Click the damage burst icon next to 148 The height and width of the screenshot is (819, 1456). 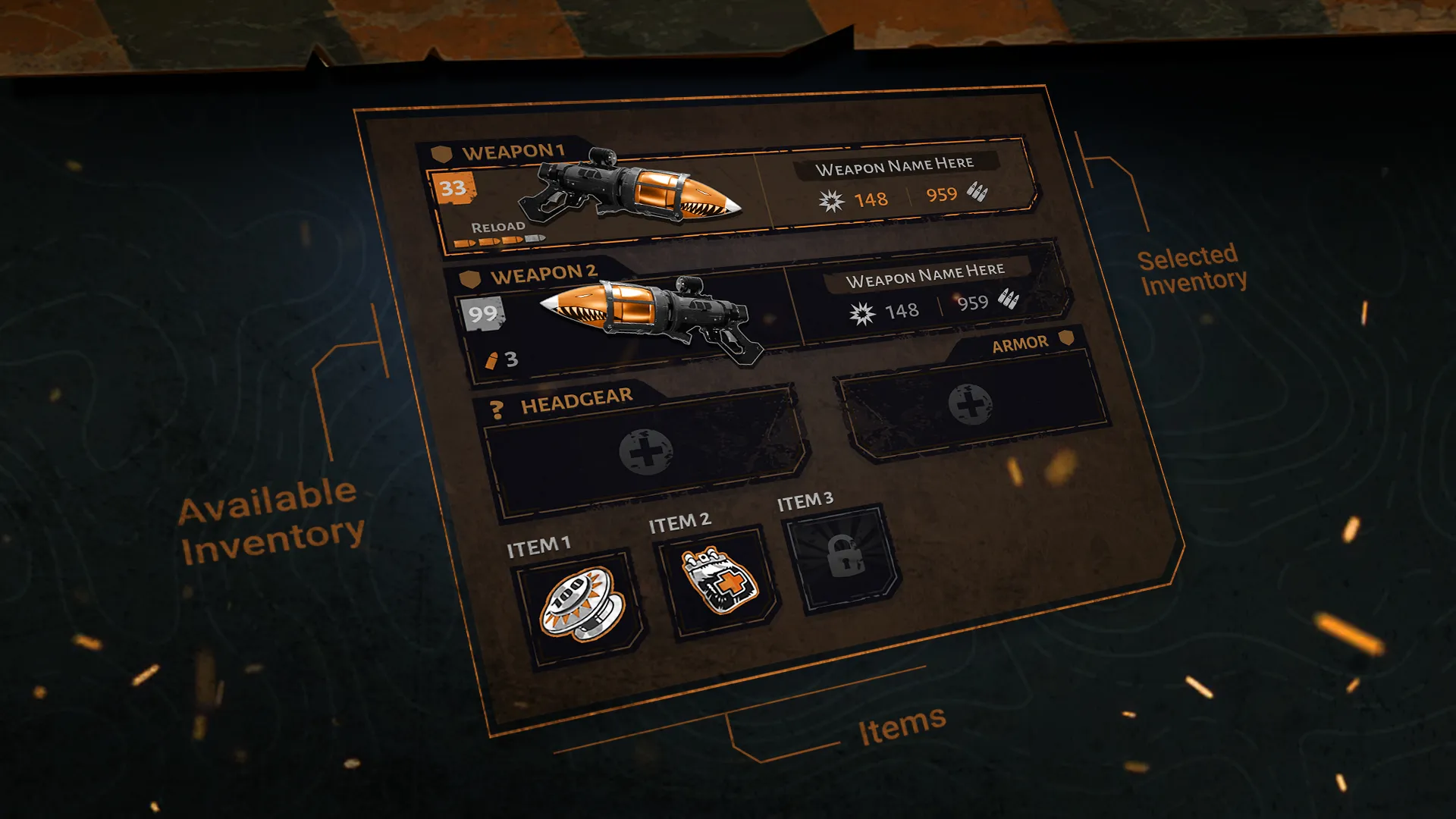tap(832, 200)
